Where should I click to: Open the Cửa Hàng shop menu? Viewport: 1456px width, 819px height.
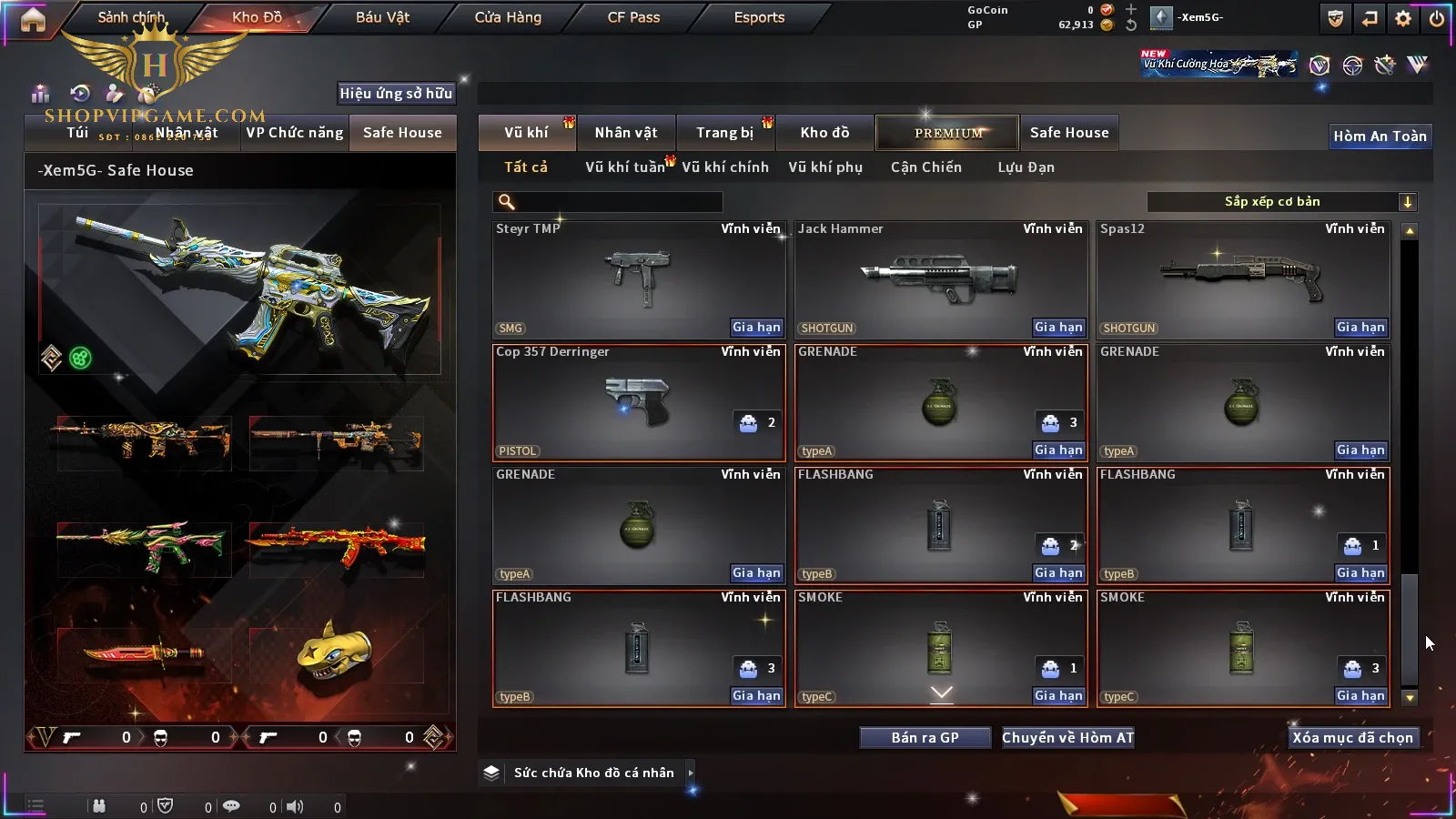[508, 17]
